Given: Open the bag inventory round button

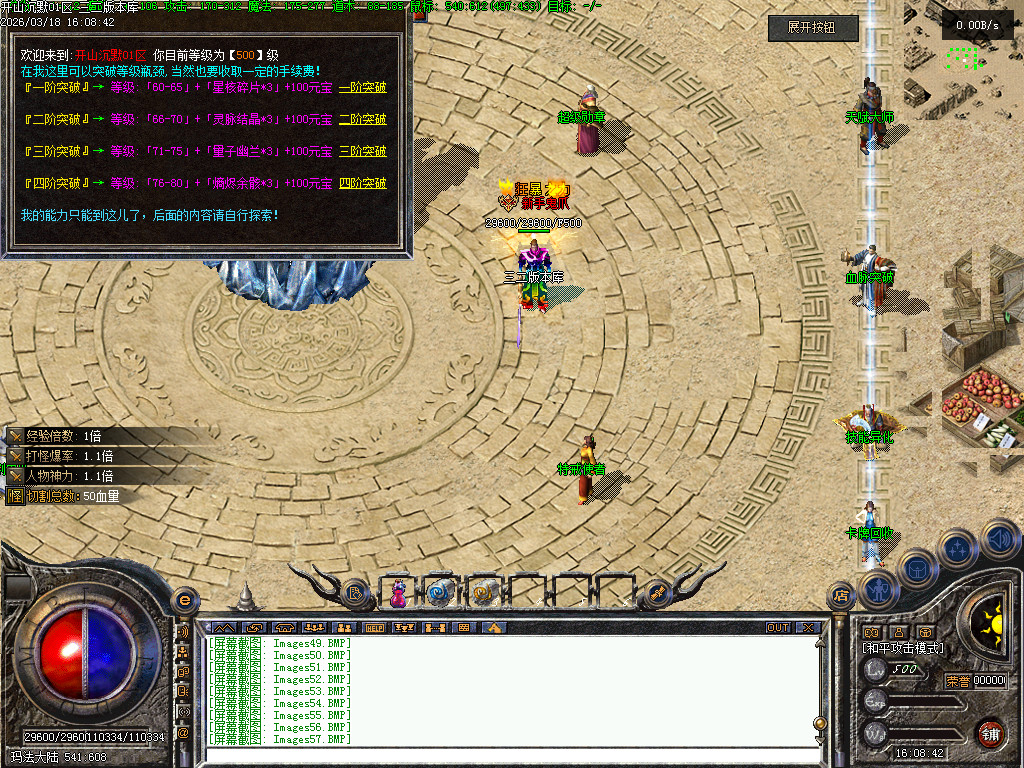Looking at the screenshot, I should [917, 570].
